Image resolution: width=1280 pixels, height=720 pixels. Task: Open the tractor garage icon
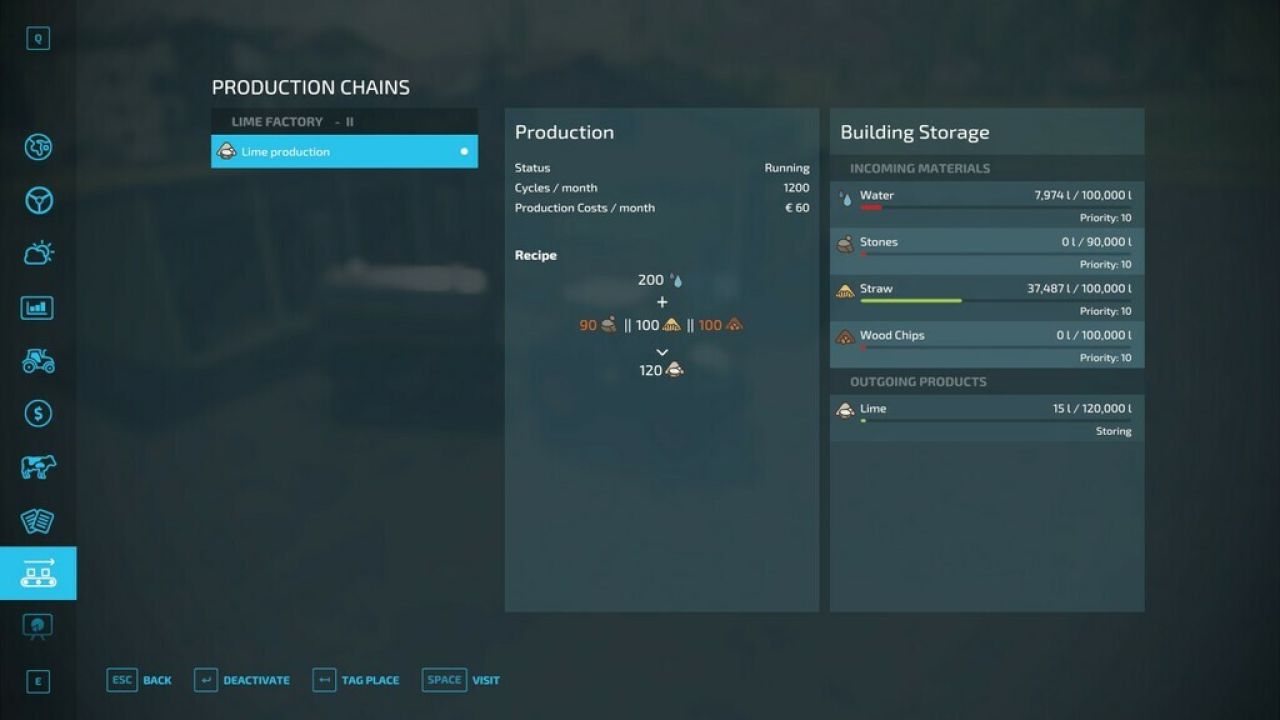point(38,360)
